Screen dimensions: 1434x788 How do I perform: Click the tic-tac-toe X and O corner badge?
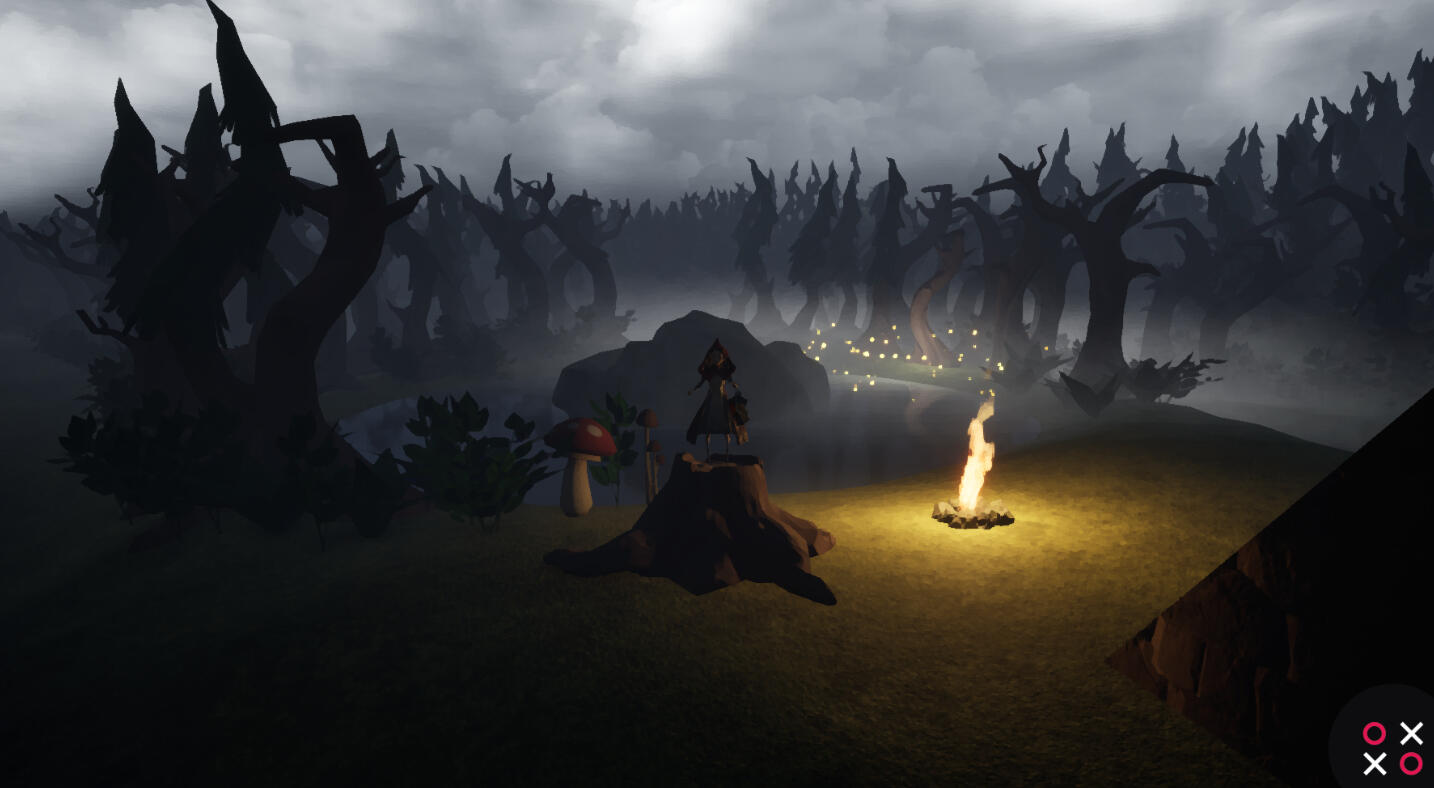[x=1392, y=748]
